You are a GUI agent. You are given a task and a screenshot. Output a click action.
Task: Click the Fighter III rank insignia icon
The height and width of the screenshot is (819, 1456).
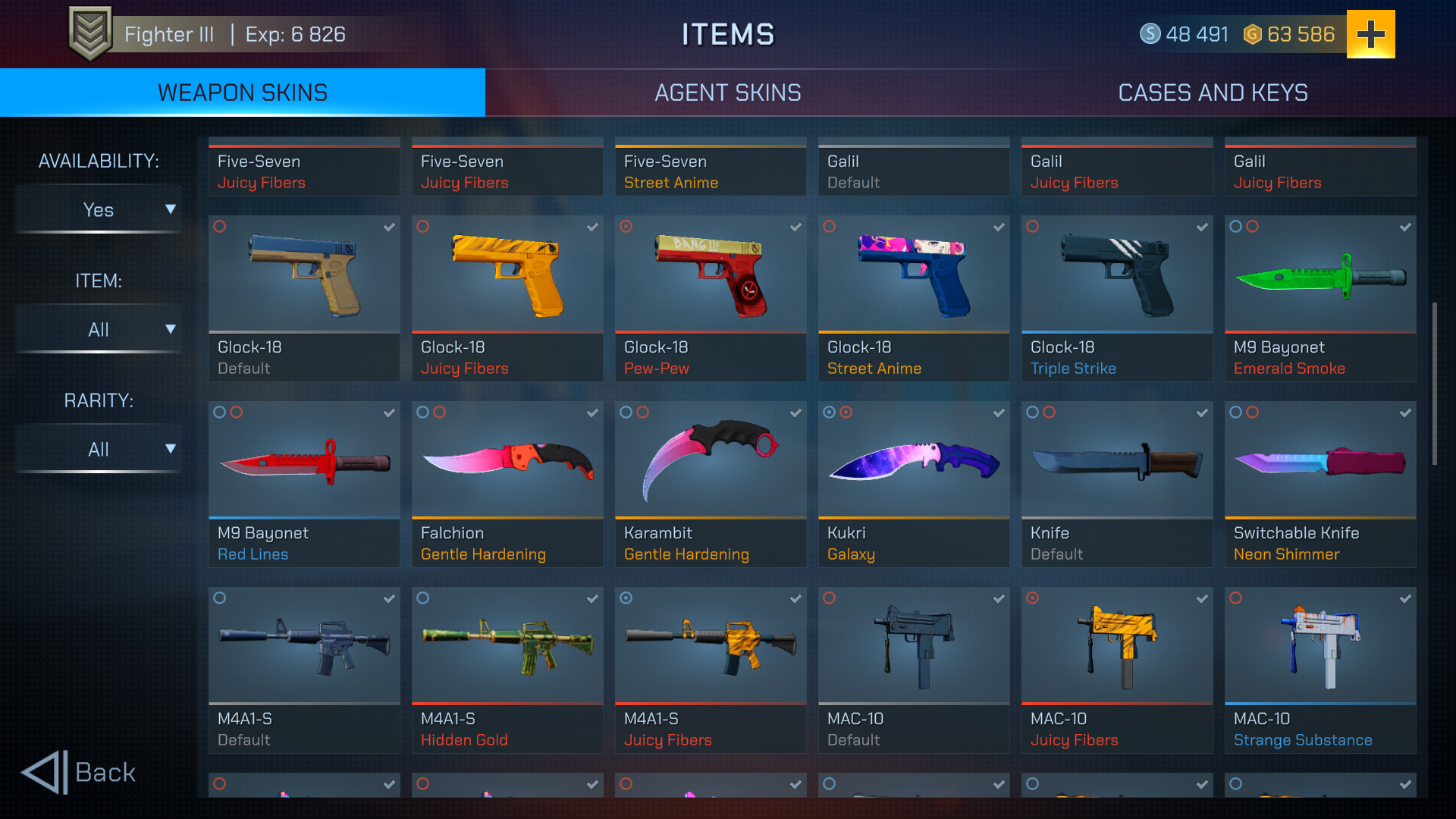point(90,33)
